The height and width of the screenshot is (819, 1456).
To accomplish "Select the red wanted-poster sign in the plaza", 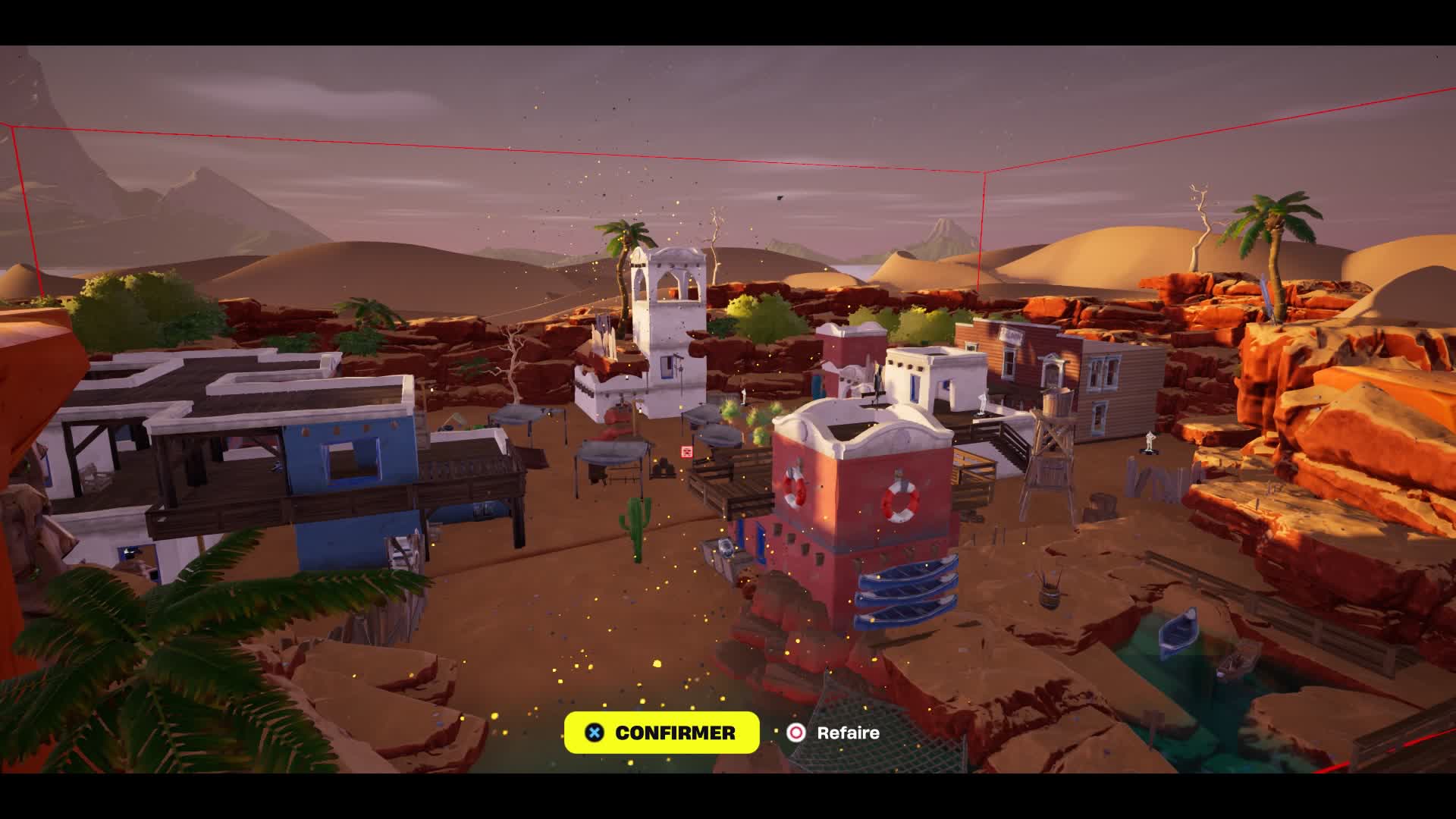I will pos(685,452).
